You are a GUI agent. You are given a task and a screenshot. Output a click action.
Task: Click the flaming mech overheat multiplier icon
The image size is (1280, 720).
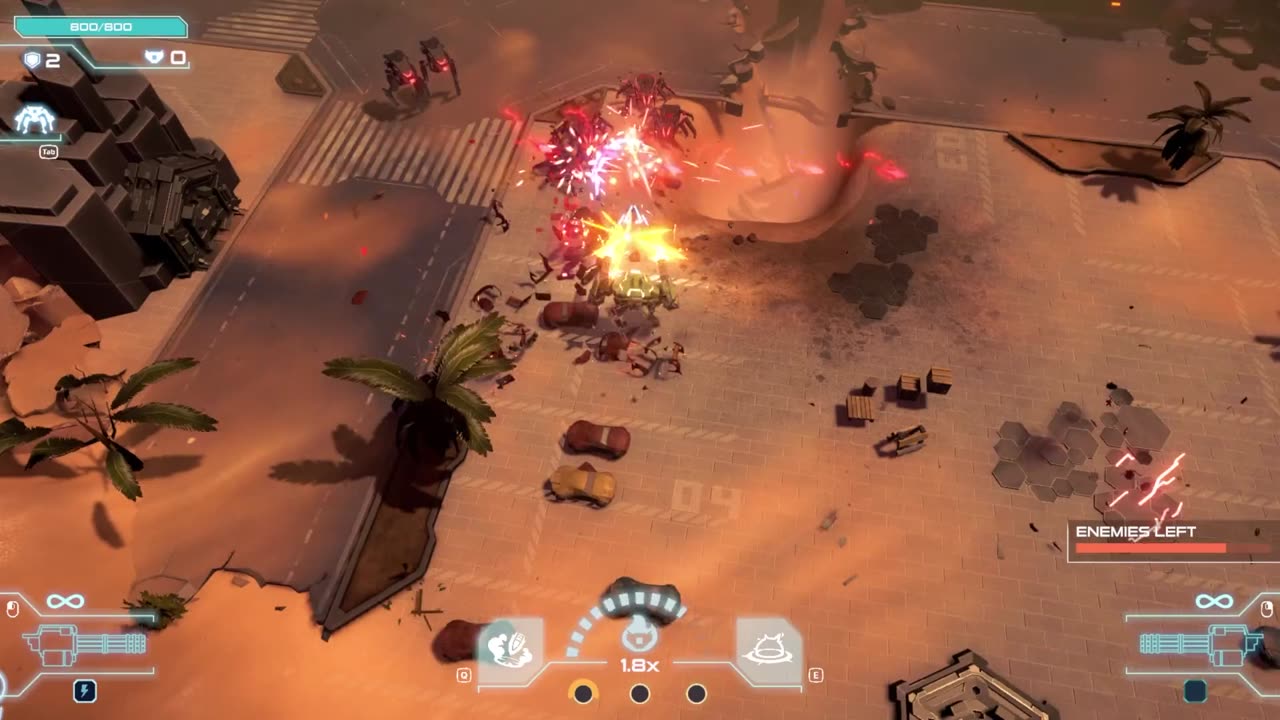tap(639, 634)
